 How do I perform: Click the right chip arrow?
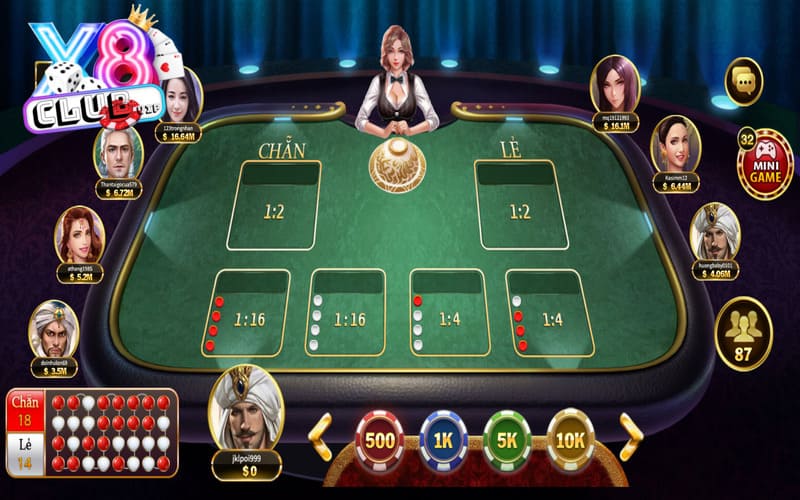coord(631,436)
